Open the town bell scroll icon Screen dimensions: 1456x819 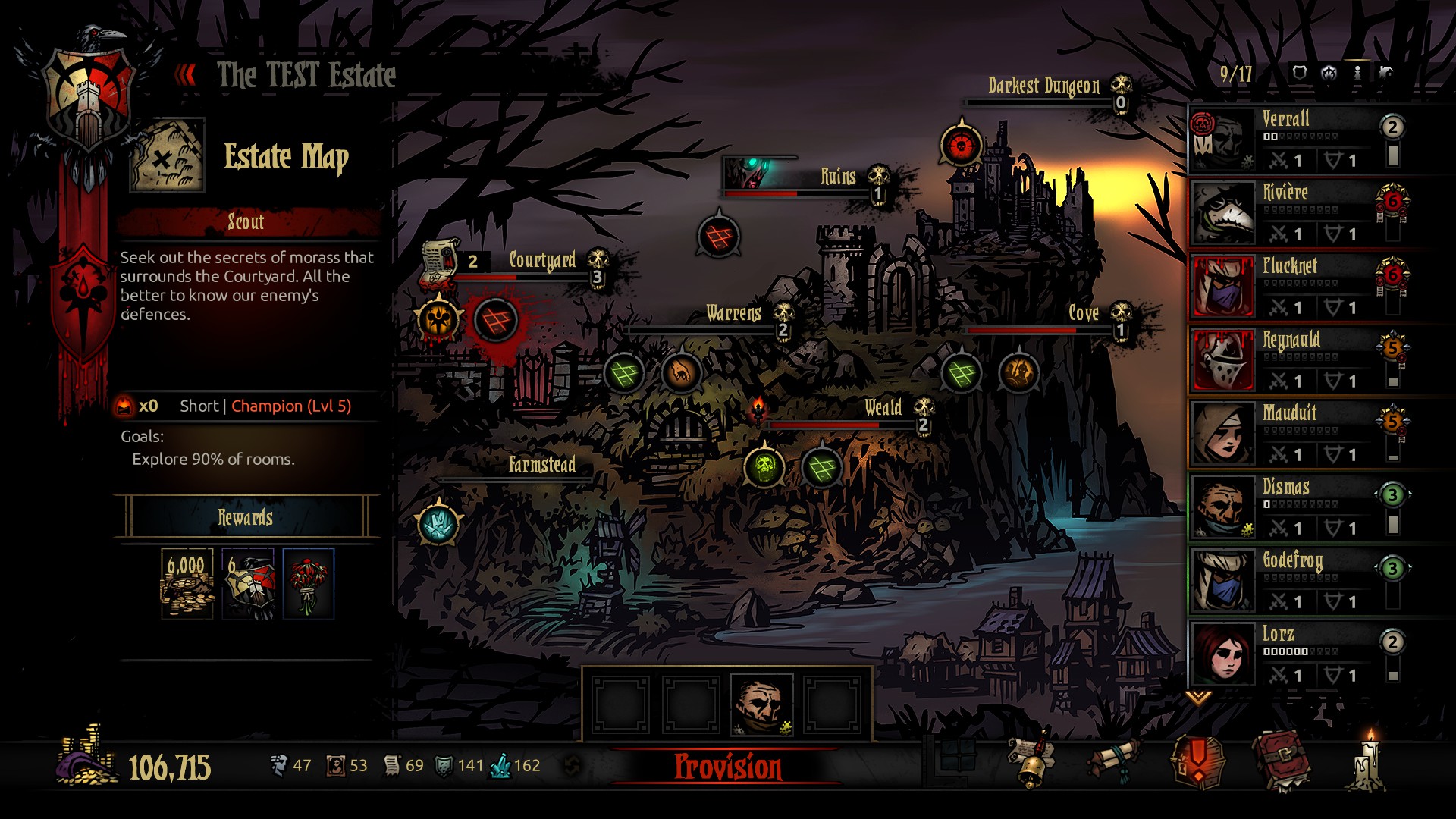pyautogui.click(x=1031, y=762)
